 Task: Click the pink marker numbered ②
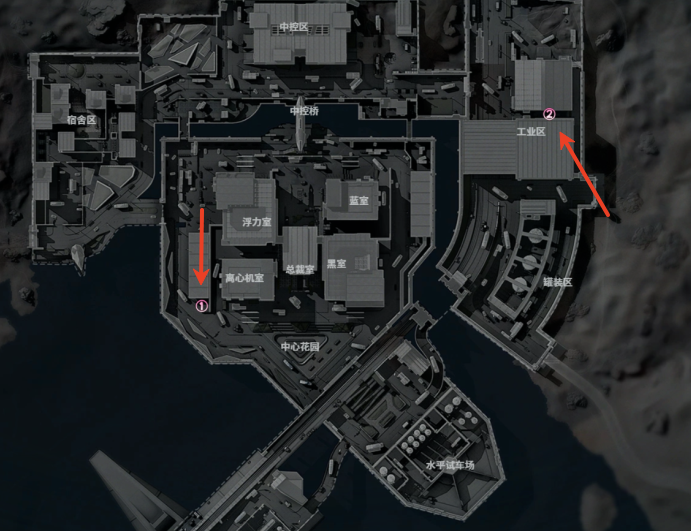click(547, 115)
